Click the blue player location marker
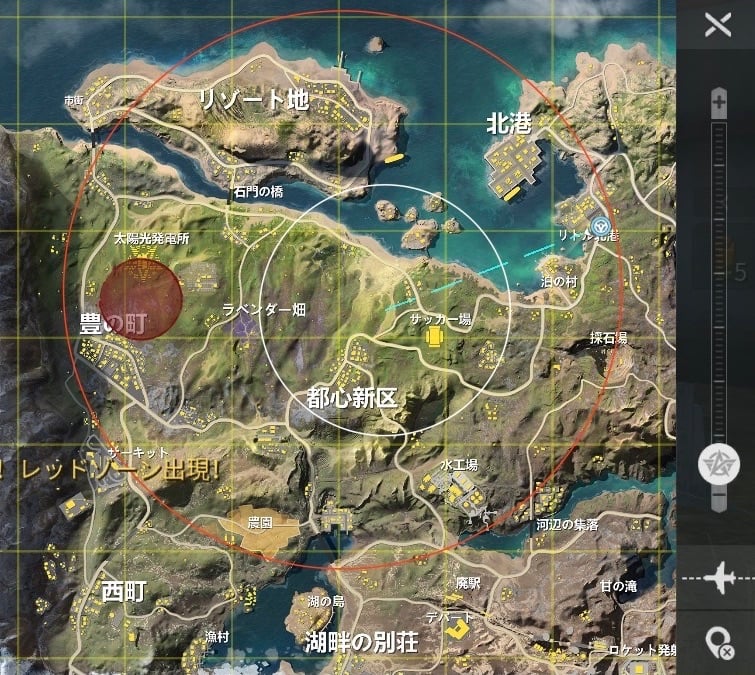 point(600,226)
